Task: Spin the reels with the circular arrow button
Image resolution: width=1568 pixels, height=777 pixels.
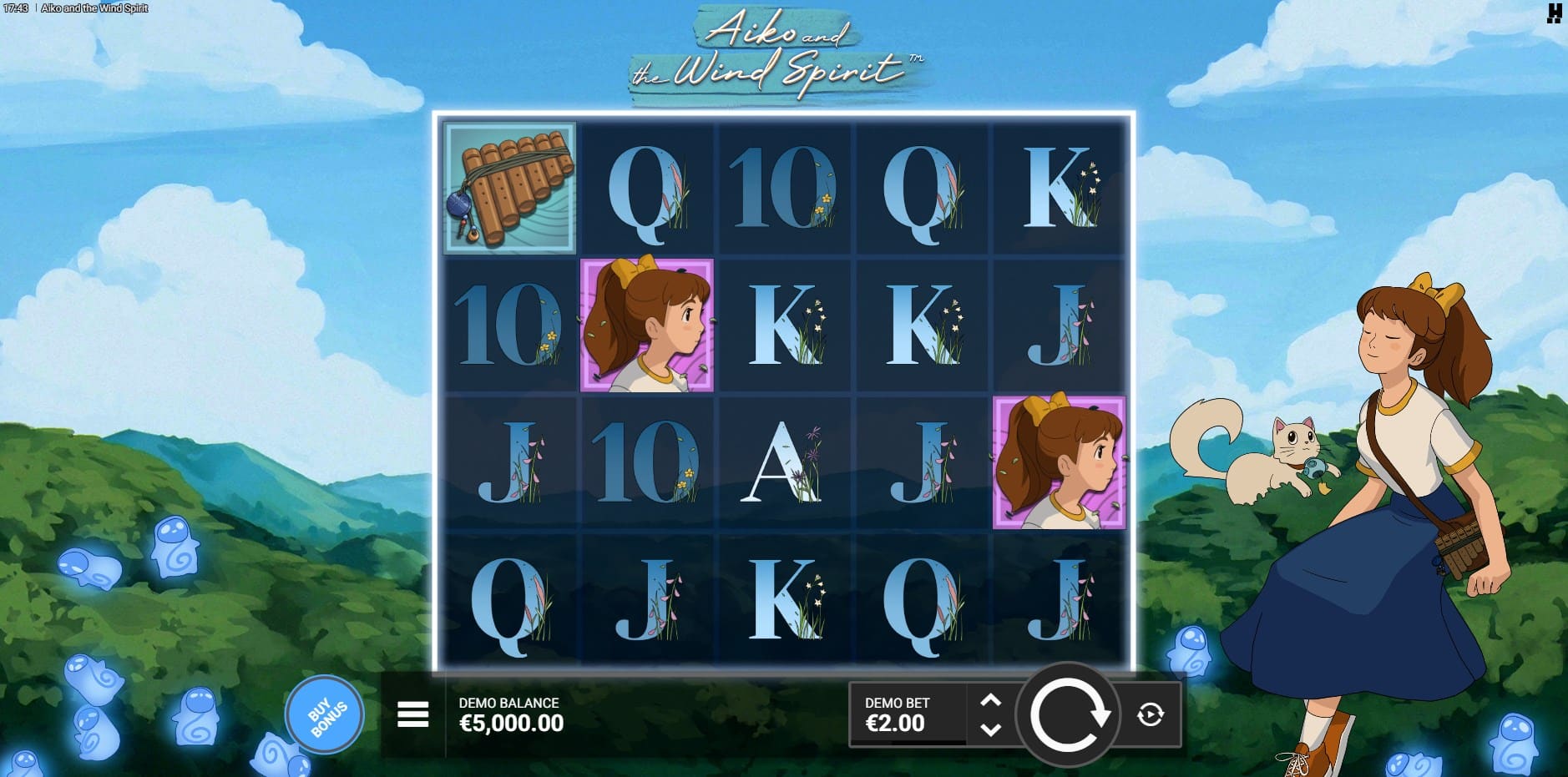Action: tap(1068, 715)
